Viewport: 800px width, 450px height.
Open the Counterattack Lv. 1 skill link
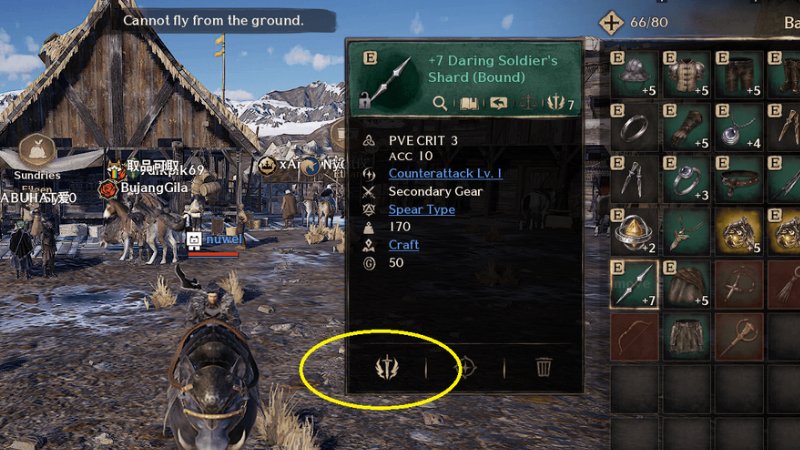click(445, 173)
